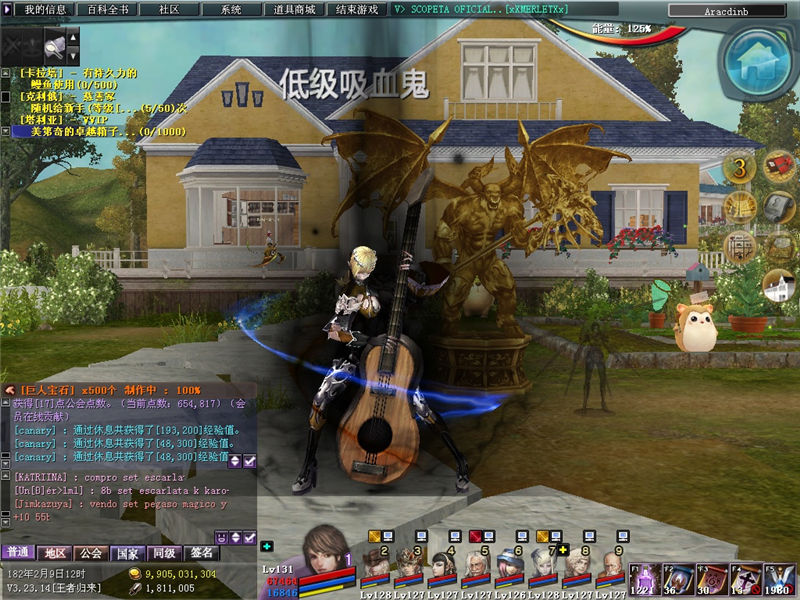
Task: Switch chat to the 地区 channel
Action: (55, 553)
